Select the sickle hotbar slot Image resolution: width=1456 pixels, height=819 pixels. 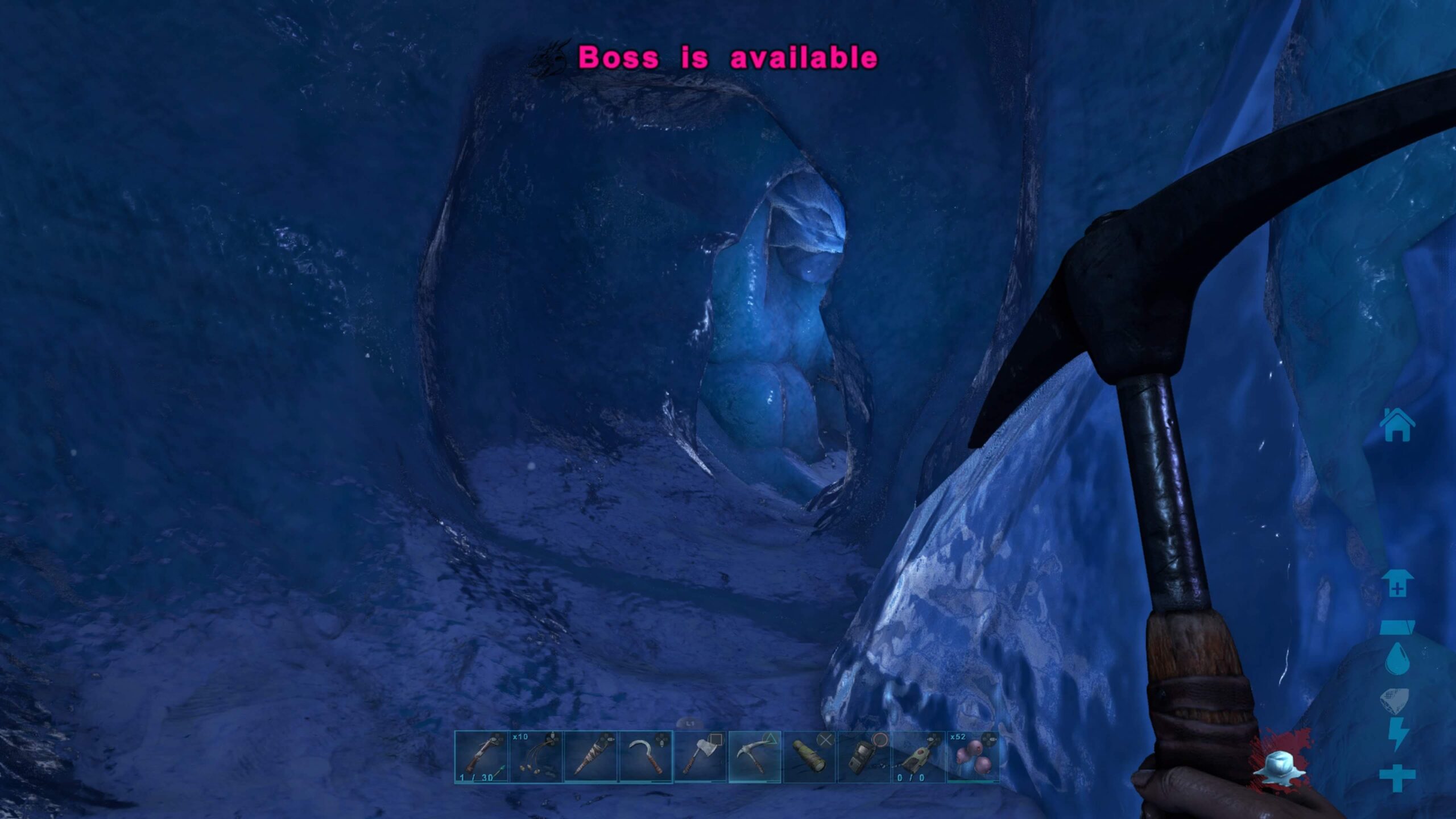(645, 757)
